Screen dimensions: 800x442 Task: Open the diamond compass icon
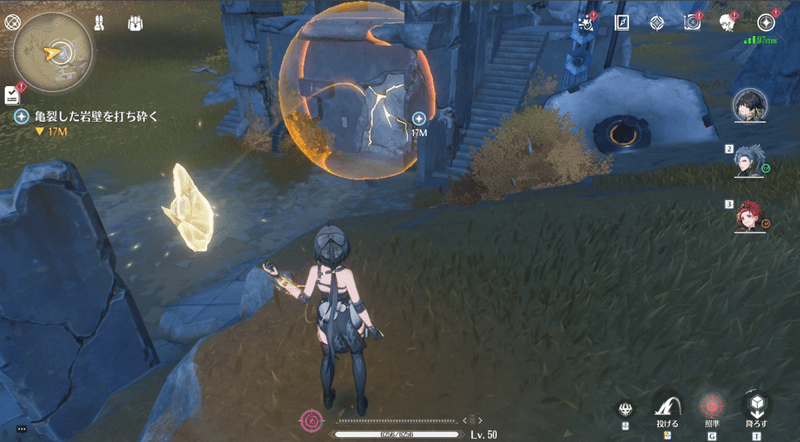point(657,22)
